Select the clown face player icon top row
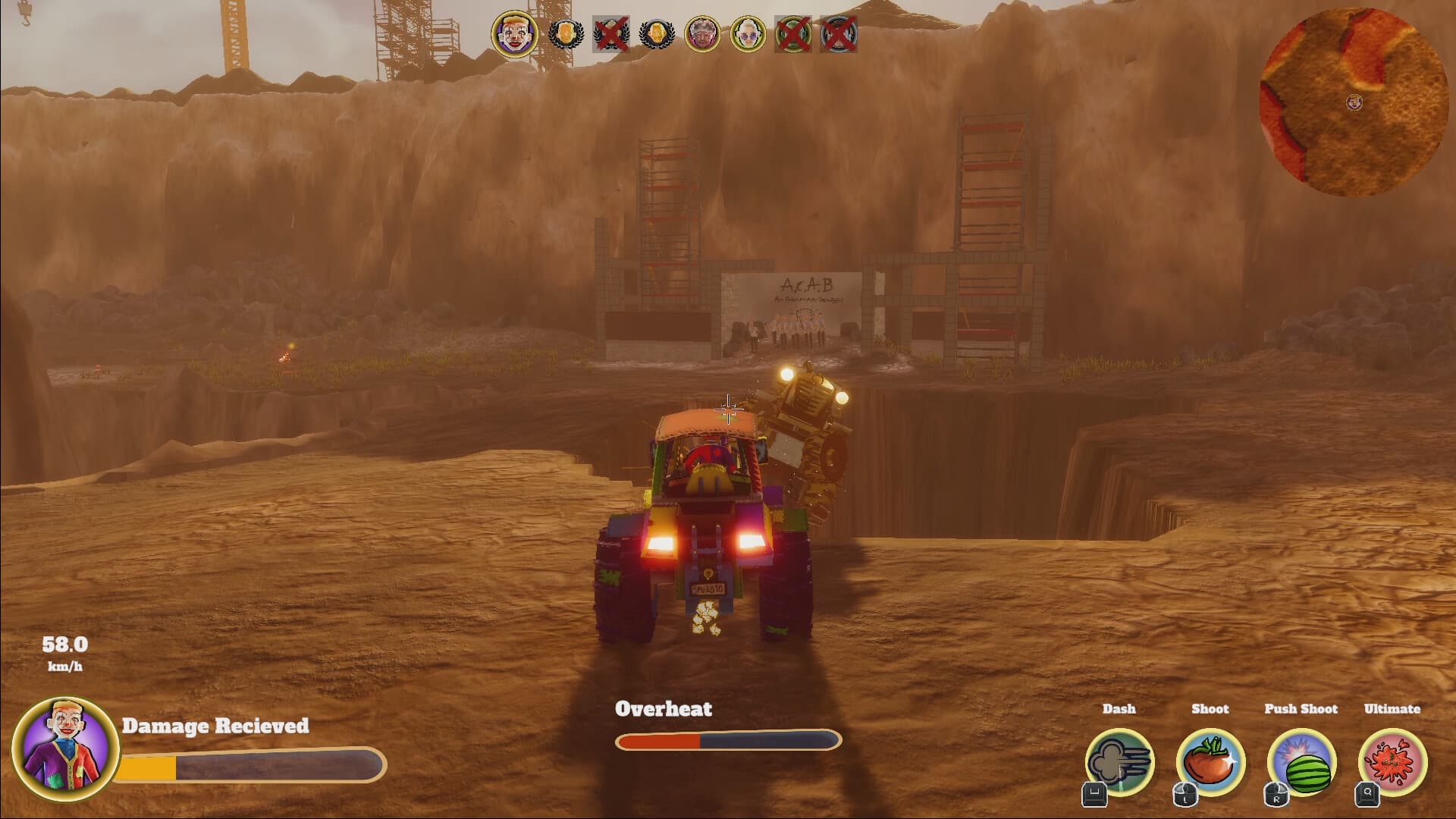The width and height of the screenshot is (1456, 819). [x=514, y=32]
